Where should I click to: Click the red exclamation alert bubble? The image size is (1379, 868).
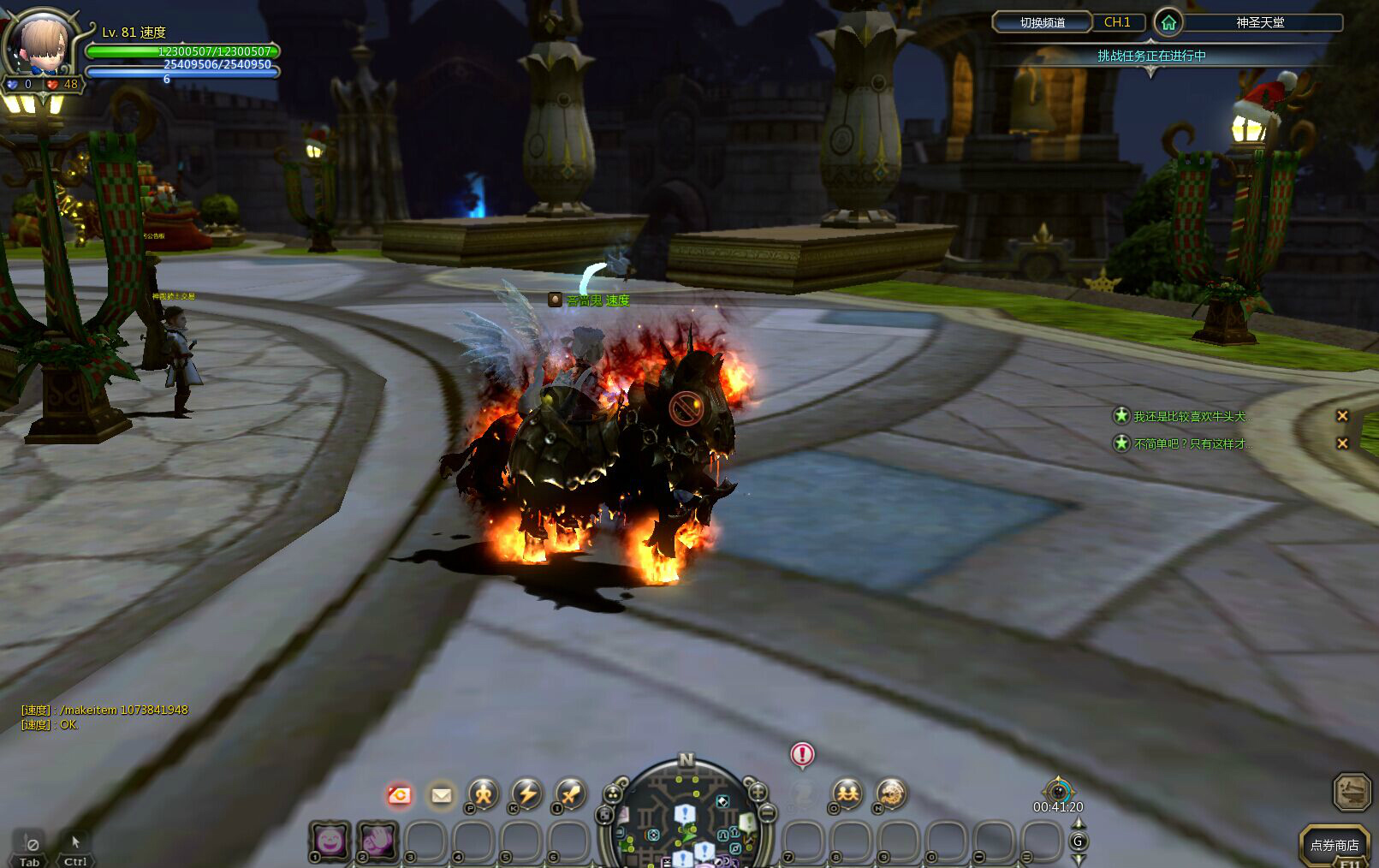[802, 754]
